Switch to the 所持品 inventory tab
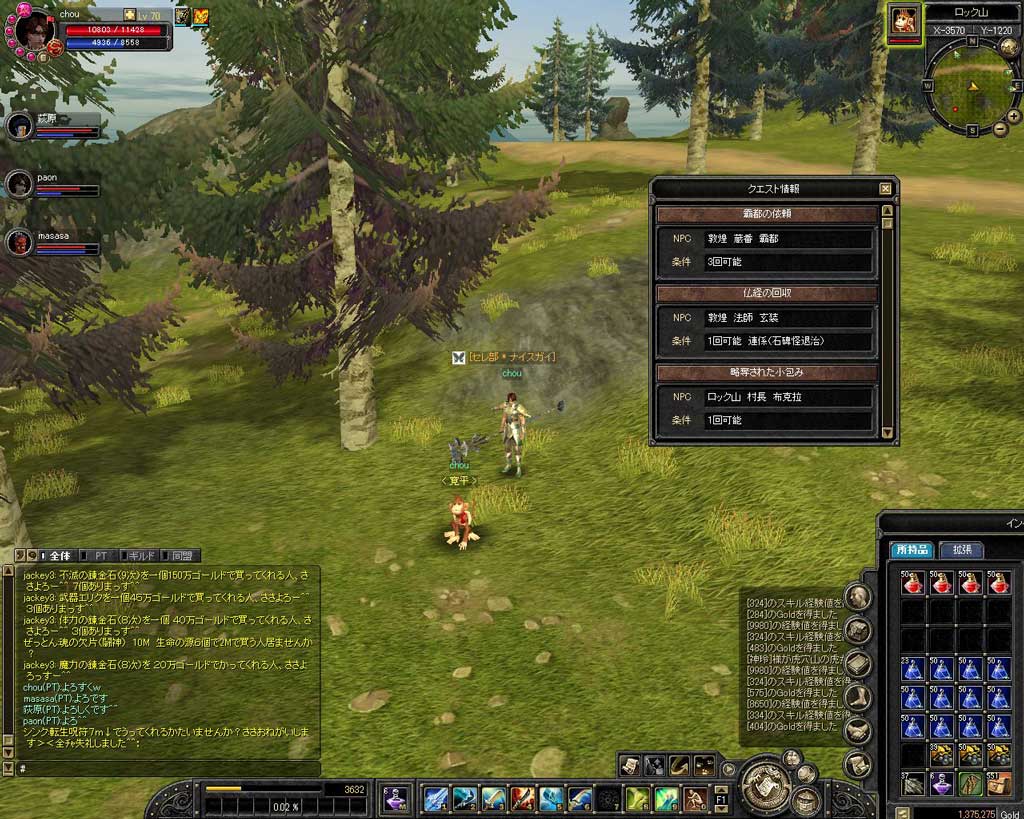This screenshot has width=1024, height=819. pyautogui.click(x=911, y=550)
